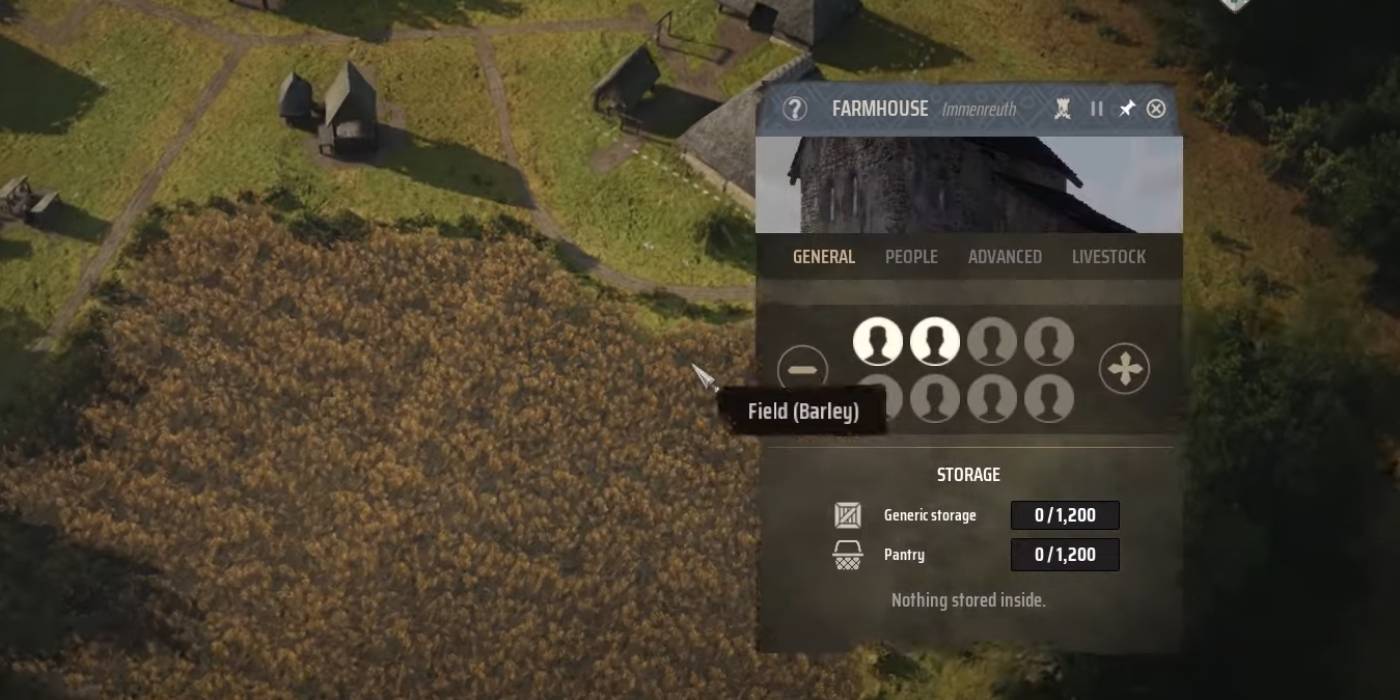Open the Farmhouse help question mark
Screen dimensions: 1400x700
click(x=794, y=109)
